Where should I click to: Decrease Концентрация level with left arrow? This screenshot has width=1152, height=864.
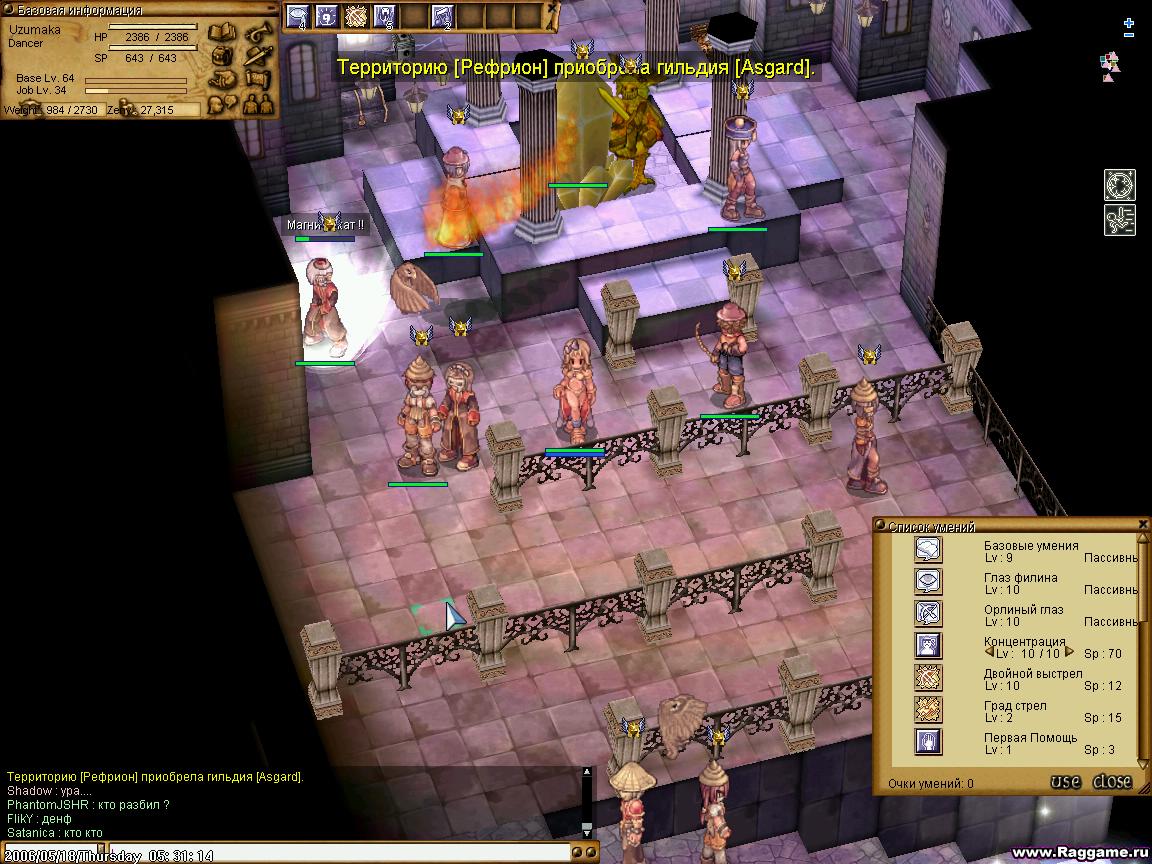[x=989, y=653]
